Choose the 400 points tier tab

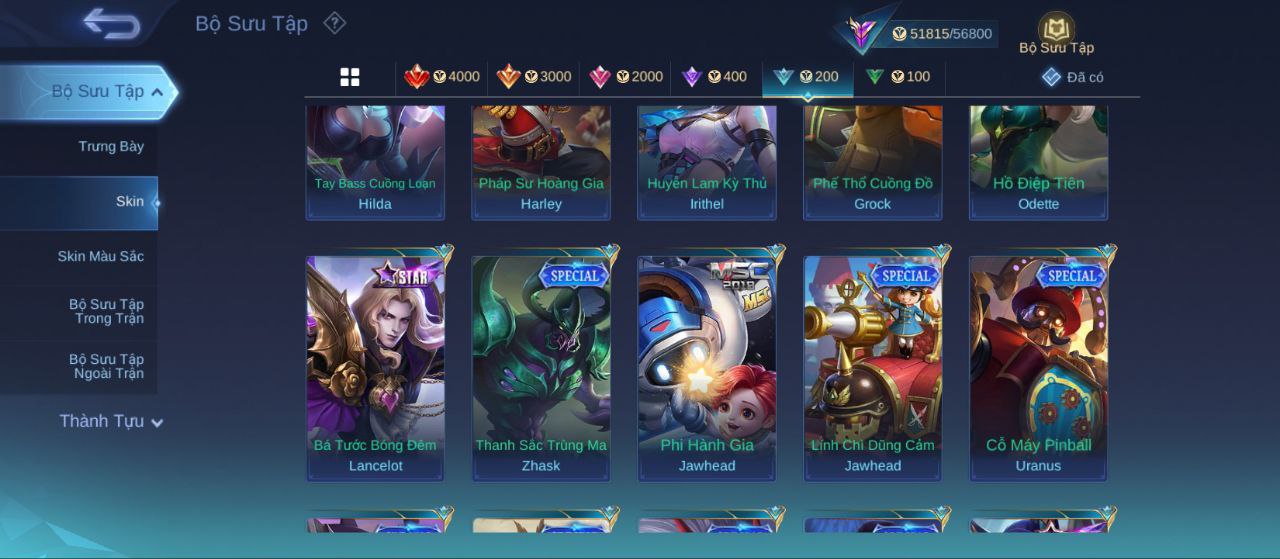pos(715,77)
